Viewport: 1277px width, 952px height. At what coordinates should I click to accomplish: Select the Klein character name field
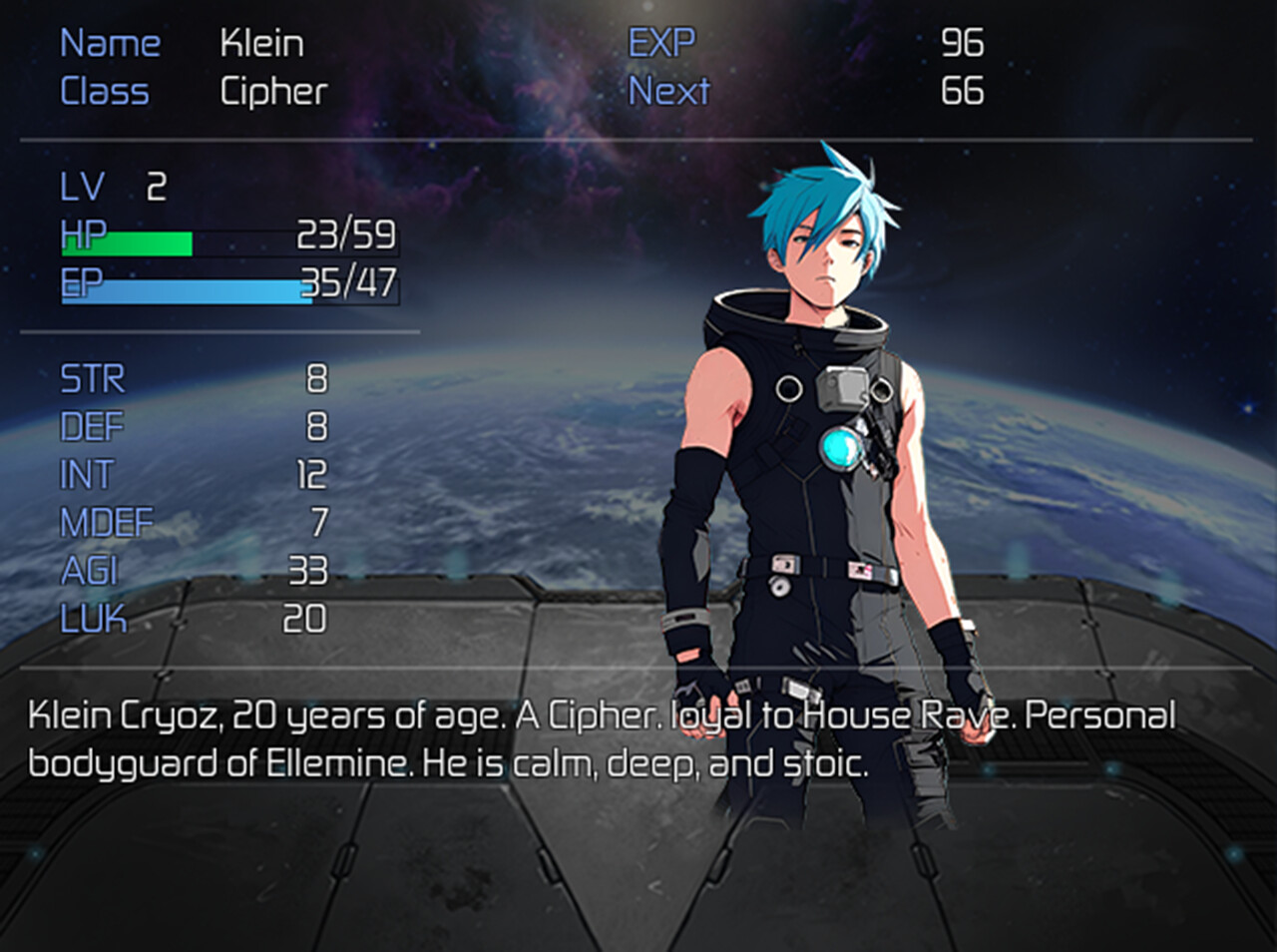(x=262, y=43)
